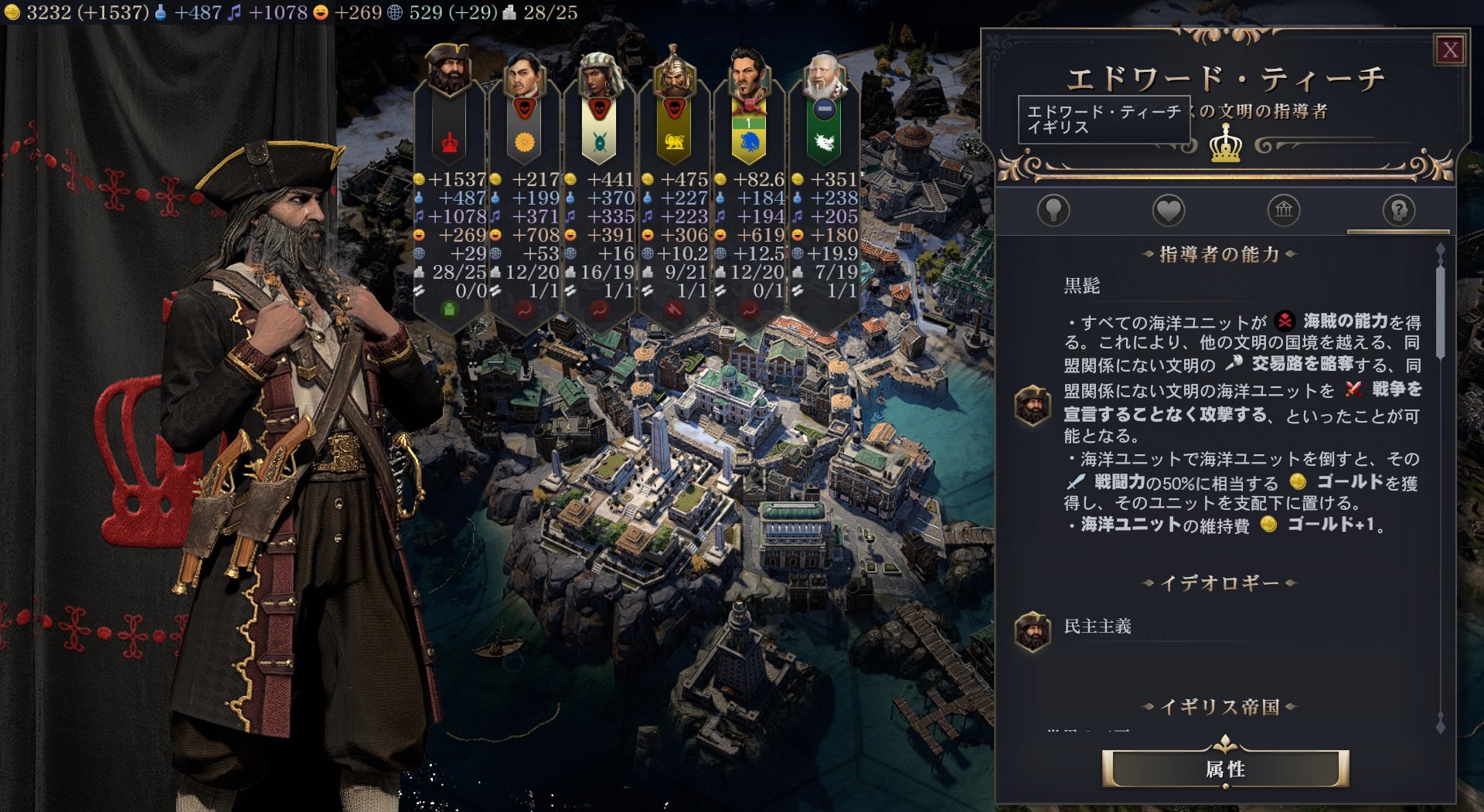Expand the エドワード・ティーチ イギリス name dropdown

tap(1104, 118)
